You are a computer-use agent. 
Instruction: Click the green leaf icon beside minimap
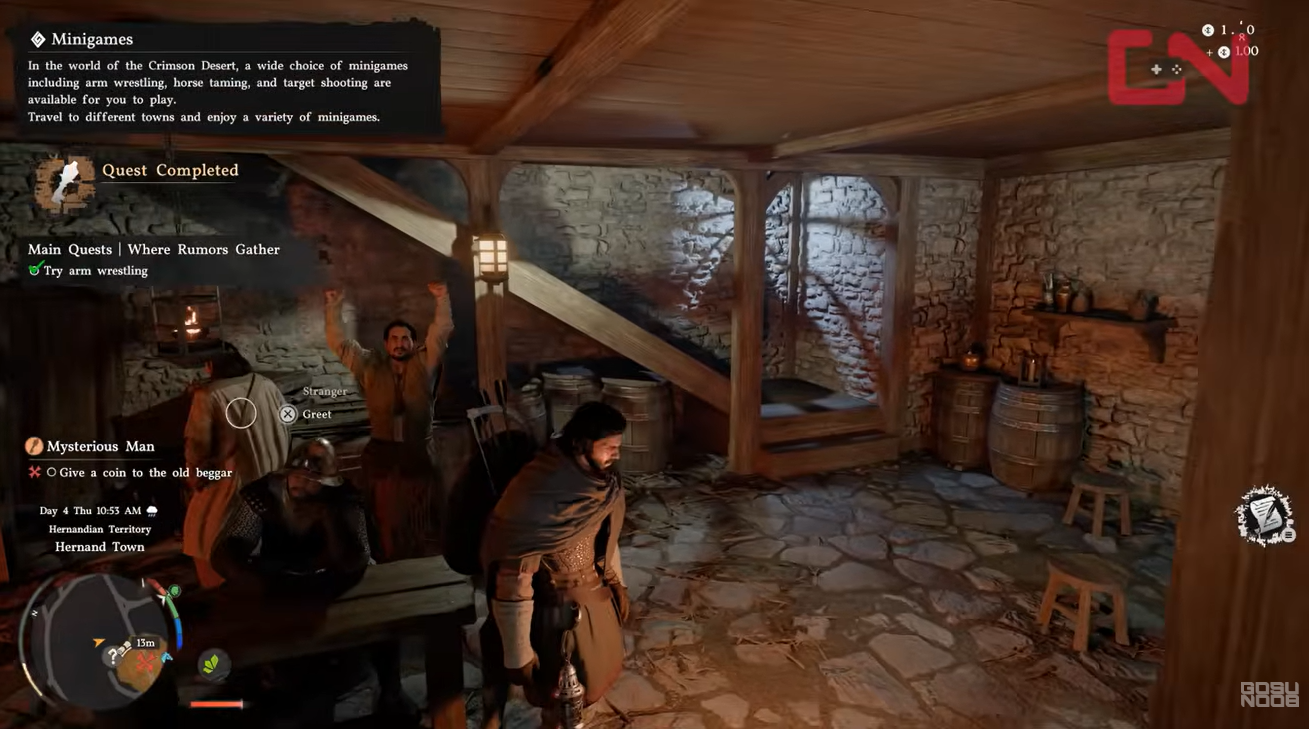(211, 664)
